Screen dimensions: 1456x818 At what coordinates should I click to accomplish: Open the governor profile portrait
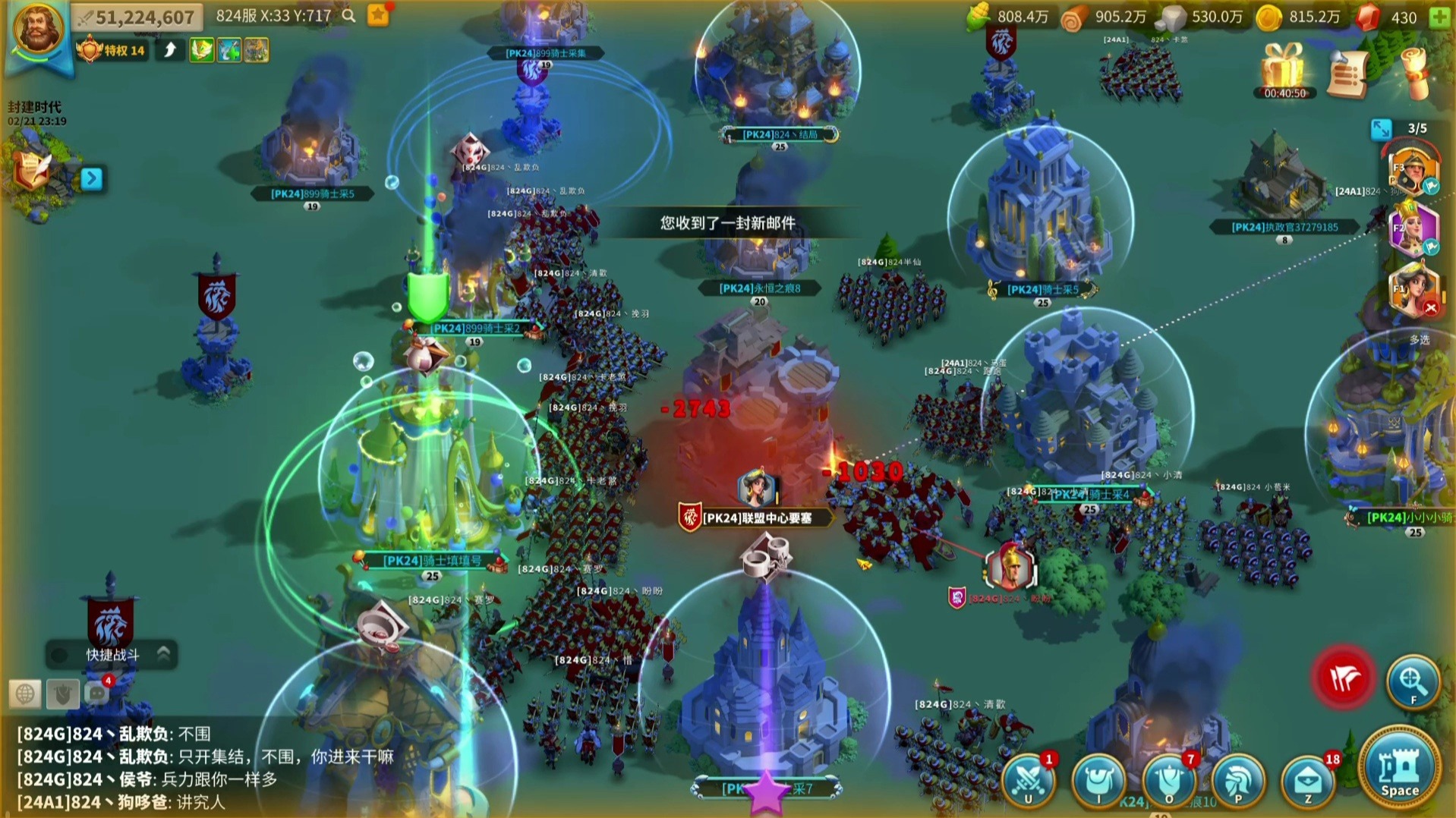[36, 30]
